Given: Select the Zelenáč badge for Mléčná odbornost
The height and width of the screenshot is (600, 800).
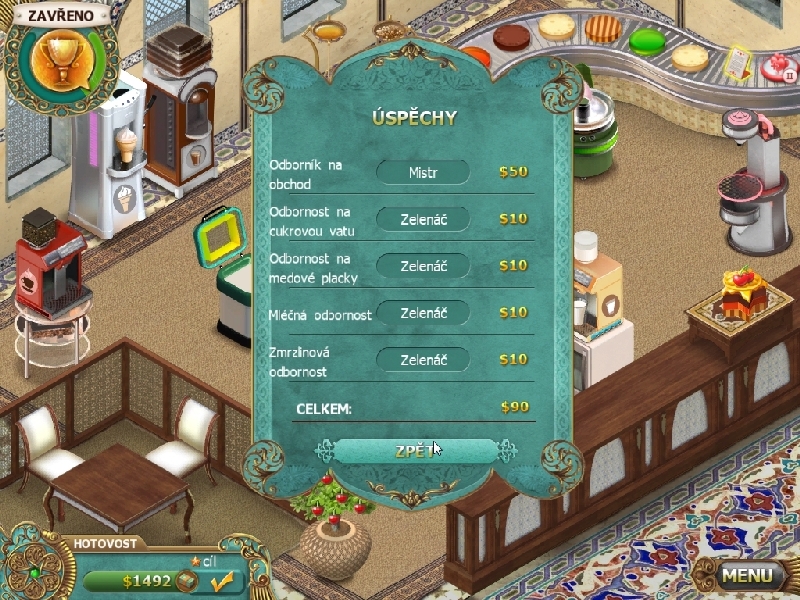Looking at the screenshot, I should pos(422,313).
